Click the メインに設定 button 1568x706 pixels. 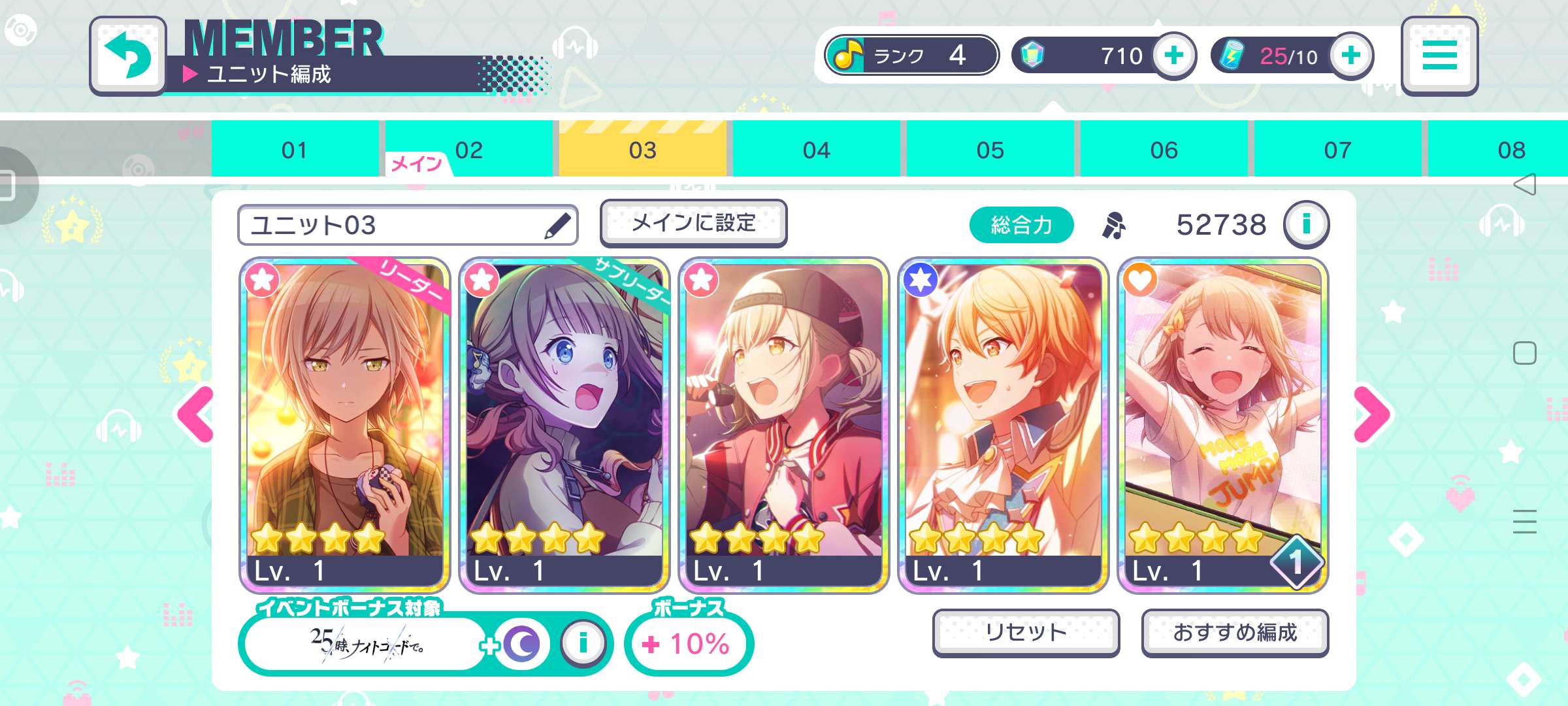(x=693, y=223)
